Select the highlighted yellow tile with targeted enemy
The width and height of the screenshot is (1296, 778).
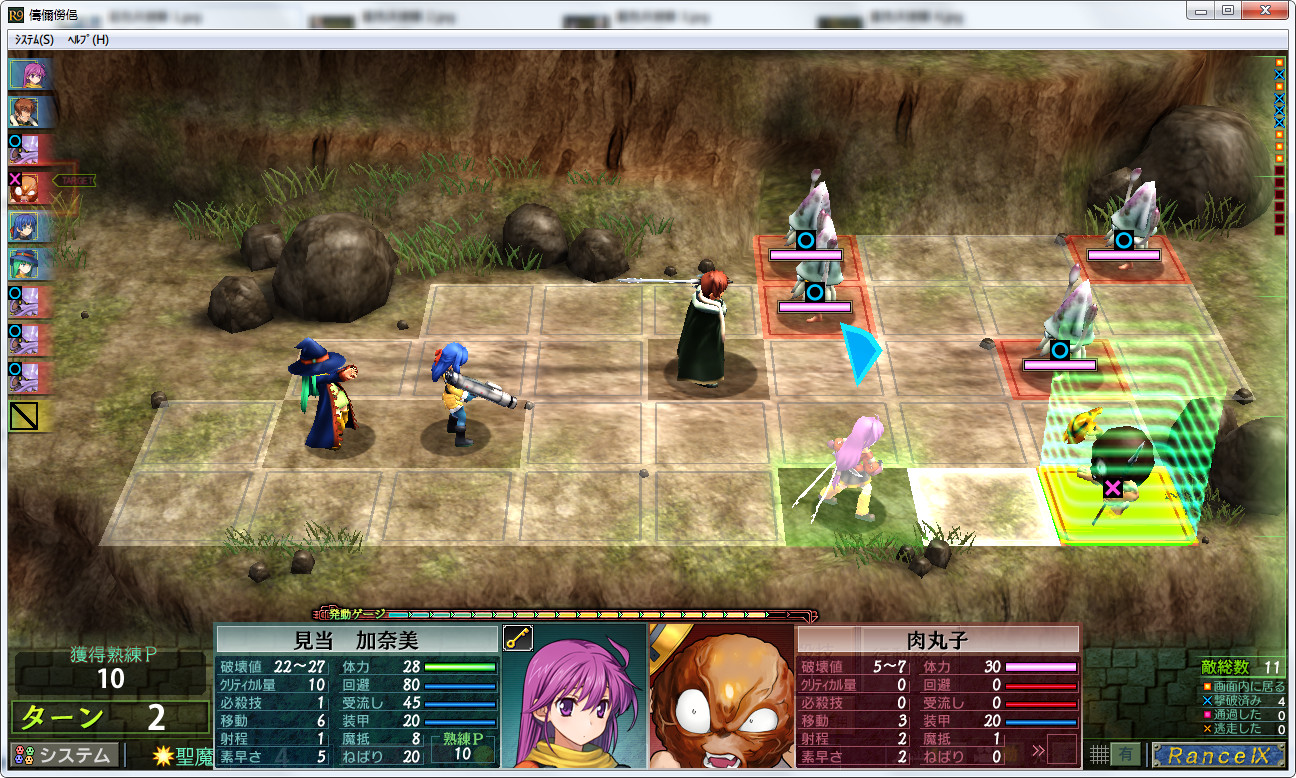(x=1118, y=505)
